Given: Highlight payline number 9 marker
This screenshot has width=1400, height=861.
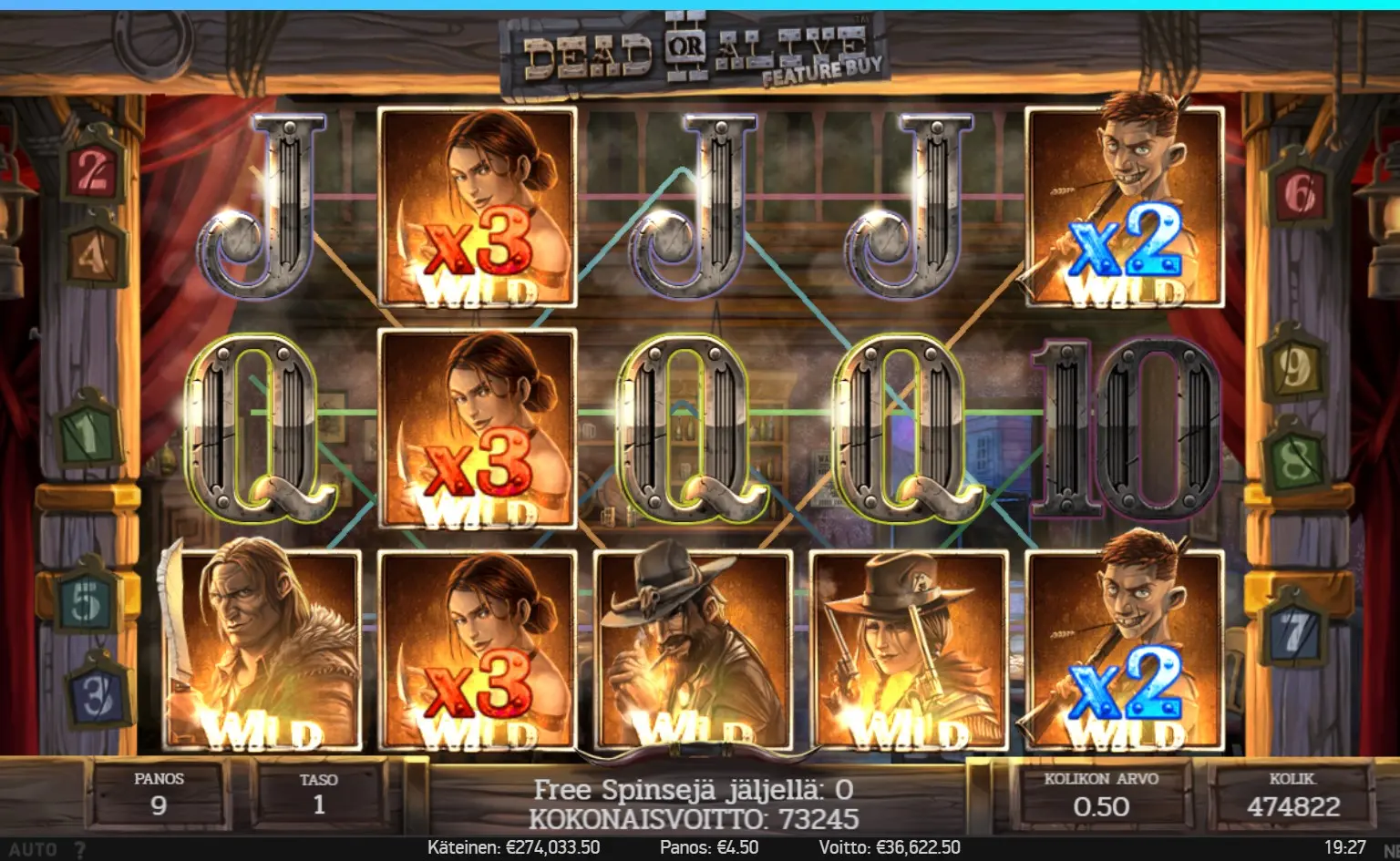Looking at the screenshot, I should pyautogui.click(x=1293, y=364).
